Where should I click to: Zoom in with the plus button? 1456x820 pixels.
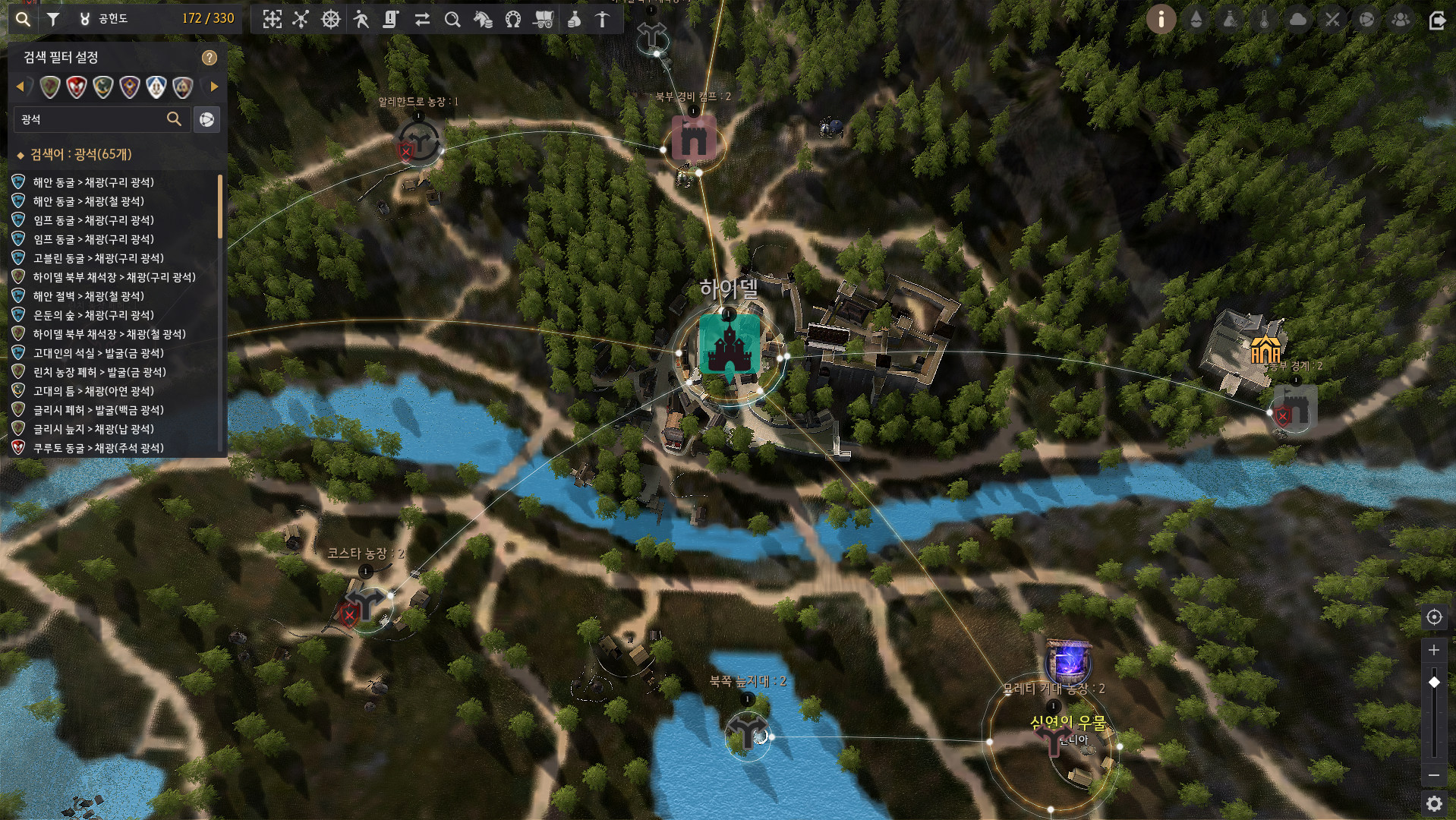(1434, 650)
